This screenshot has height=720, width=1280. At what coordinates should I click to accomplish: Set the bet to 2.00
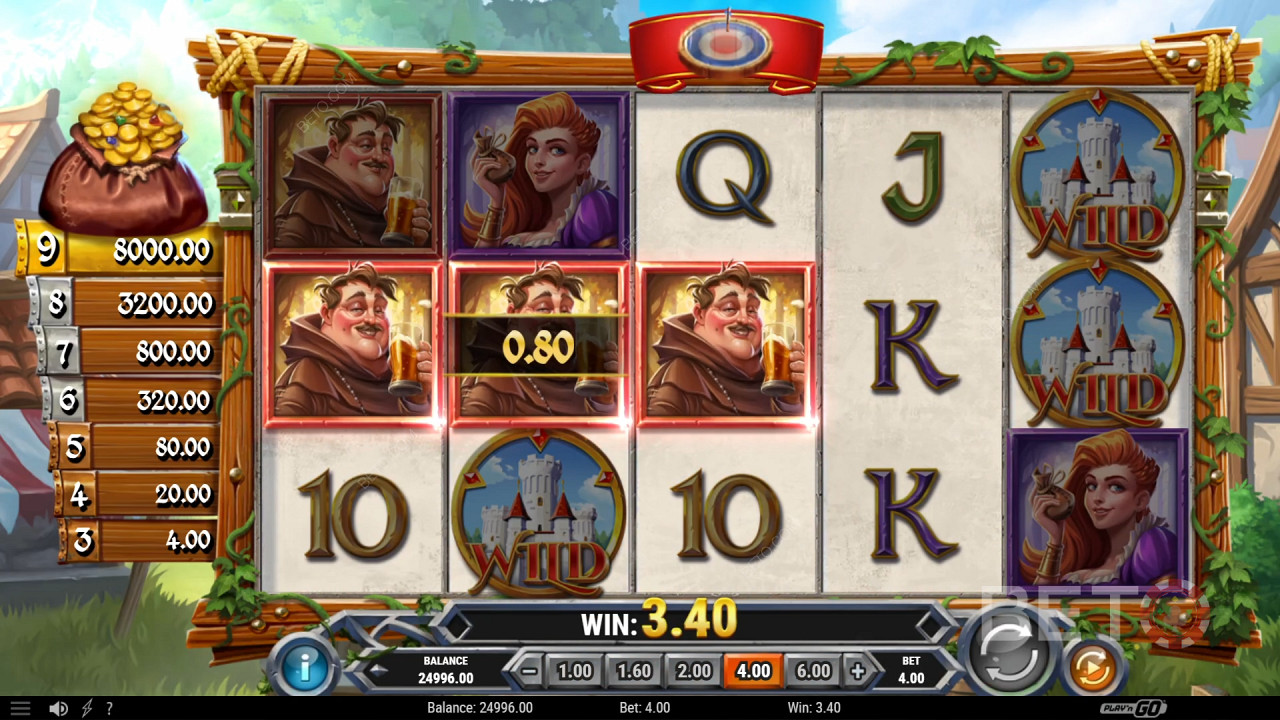click(x=694, y=671)
